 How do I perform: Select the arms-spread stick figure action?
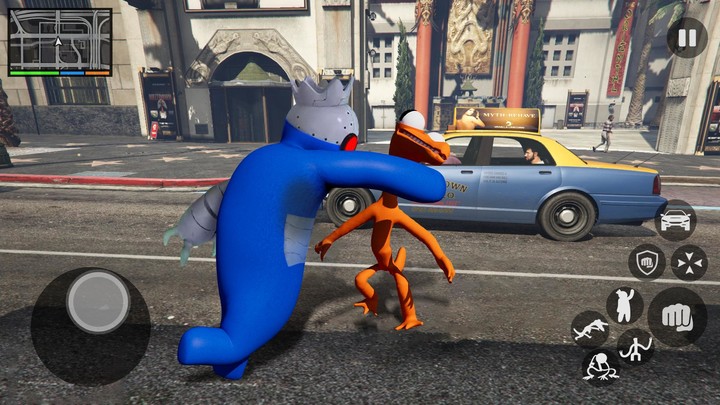[635, 347]
